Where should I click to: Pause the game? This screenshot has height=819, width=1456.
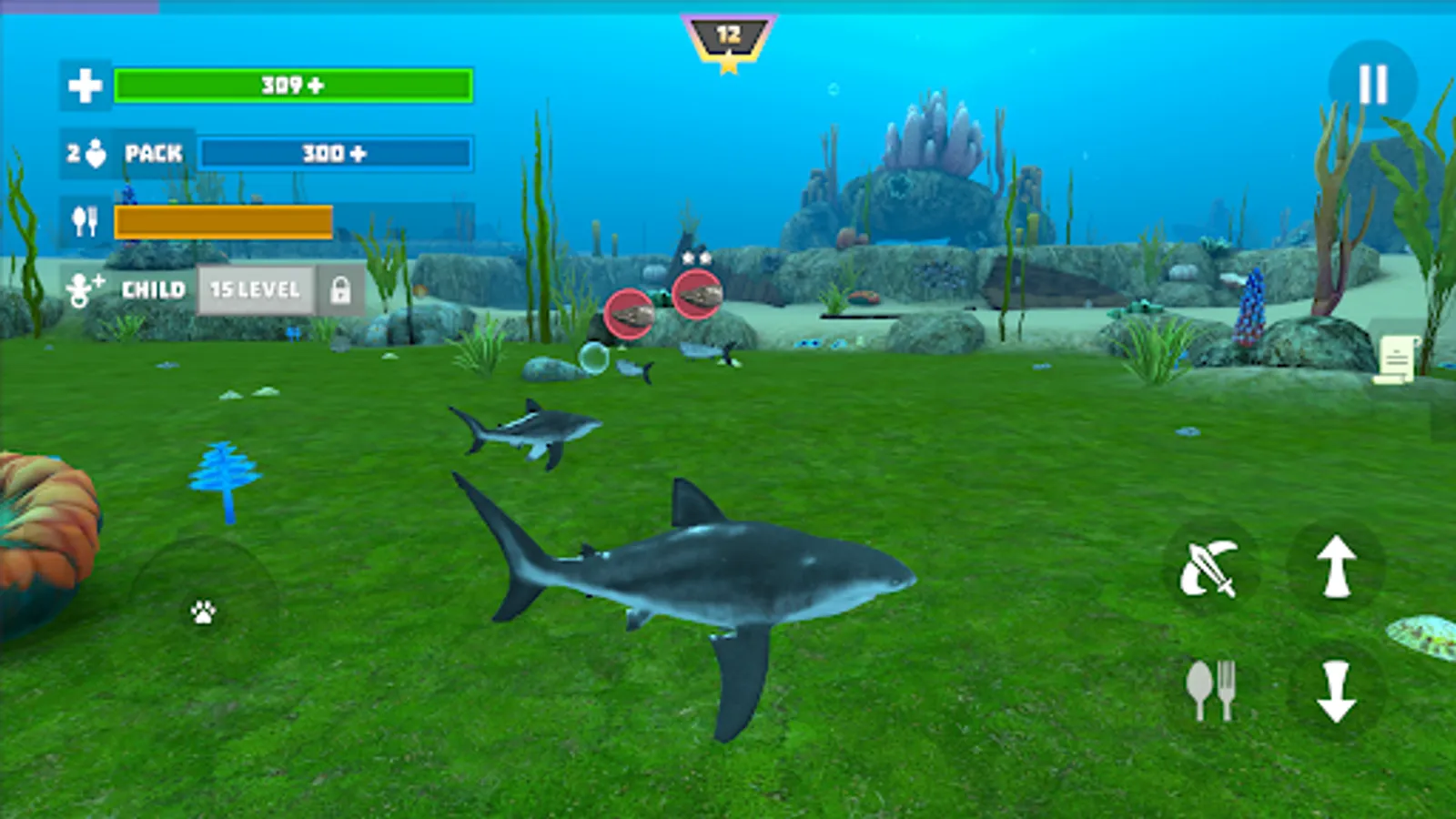point(1374,83)
